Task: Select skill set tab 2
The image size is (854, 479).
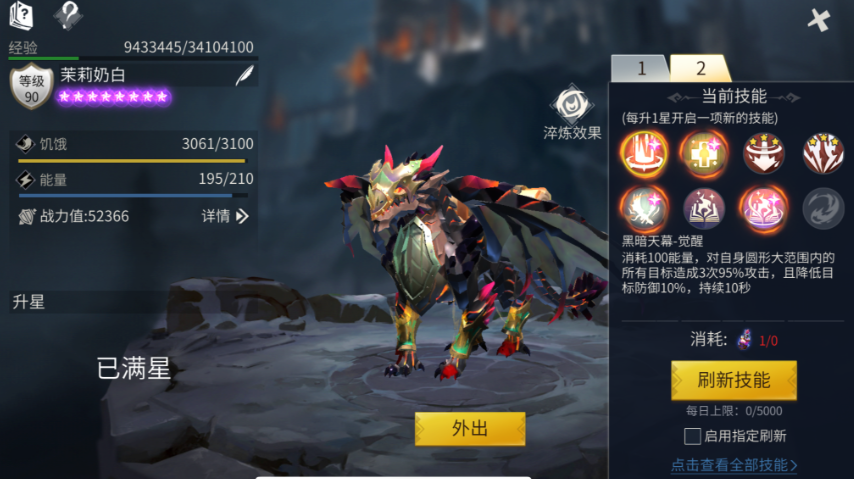Action: pos(700,69)
